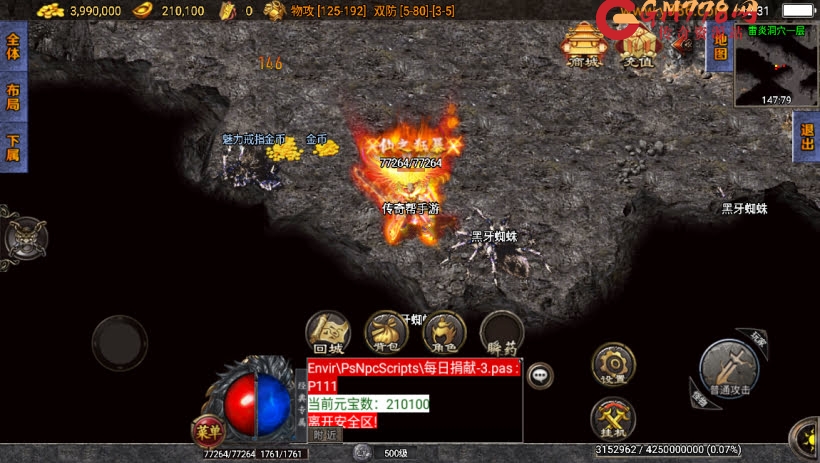Click the cave minimap
The height and width of the screenshot is (463, 820).
coord(776,65)
